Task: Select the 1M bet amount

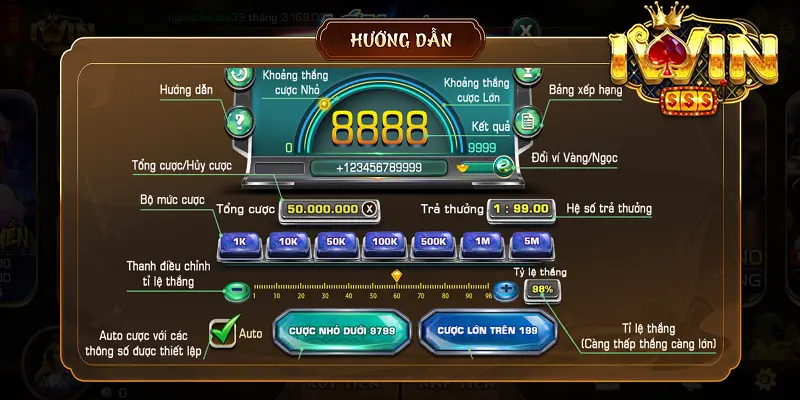Action: click(x=482, y=243)
